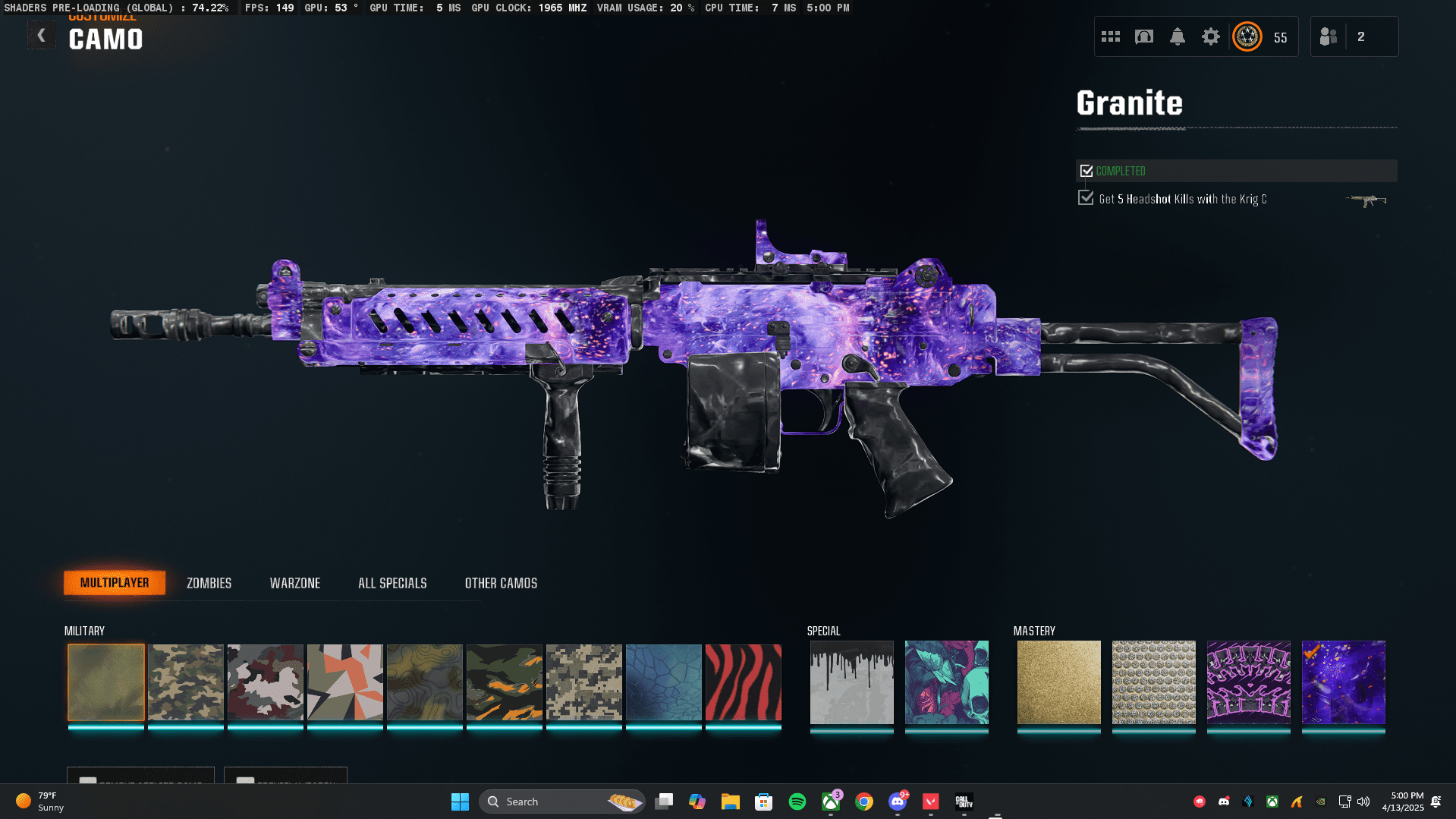
Task: Open the settings gear icon
Action: (1211, 36)
